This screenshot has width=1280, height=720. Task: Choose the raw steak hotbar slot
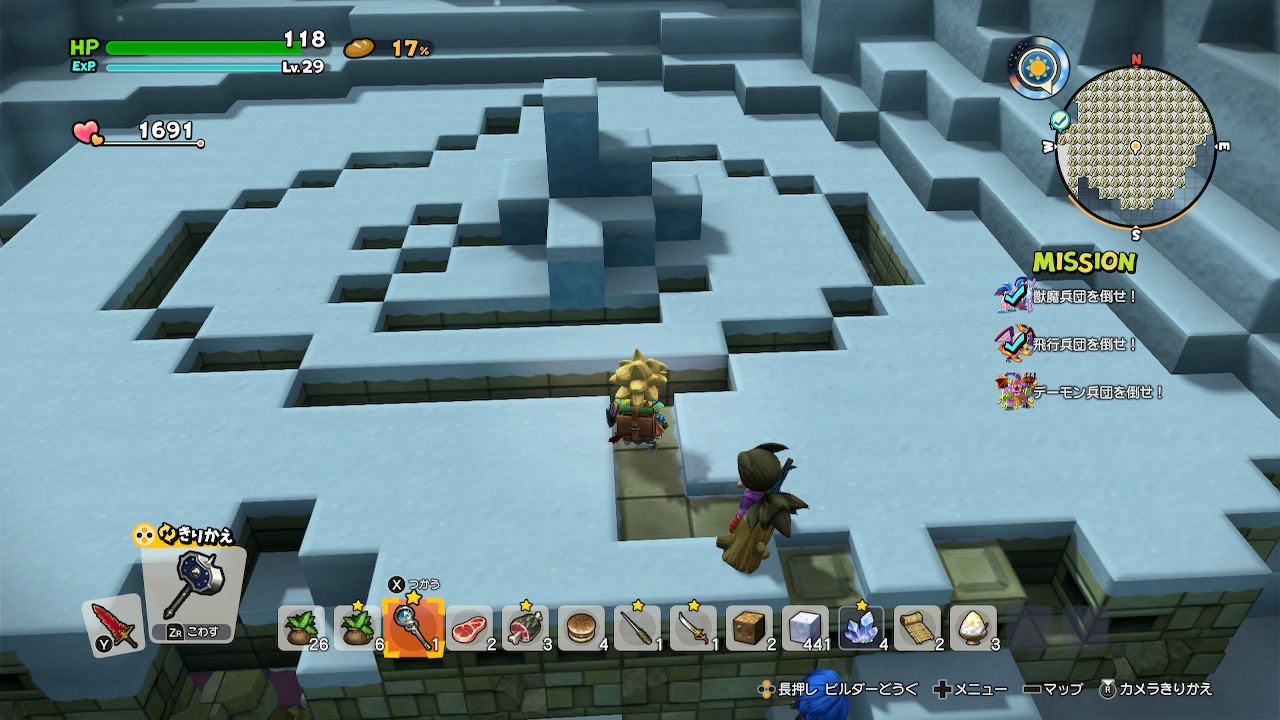pos(469,629)
